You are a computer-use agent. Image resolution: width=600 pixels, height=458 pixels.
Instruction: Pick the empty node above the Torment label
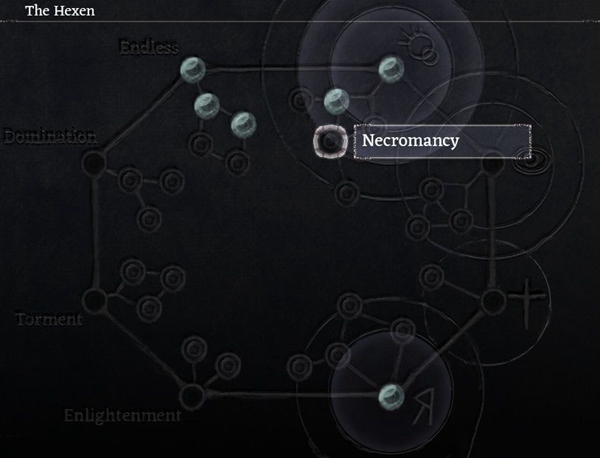click(x=94, y=299)
